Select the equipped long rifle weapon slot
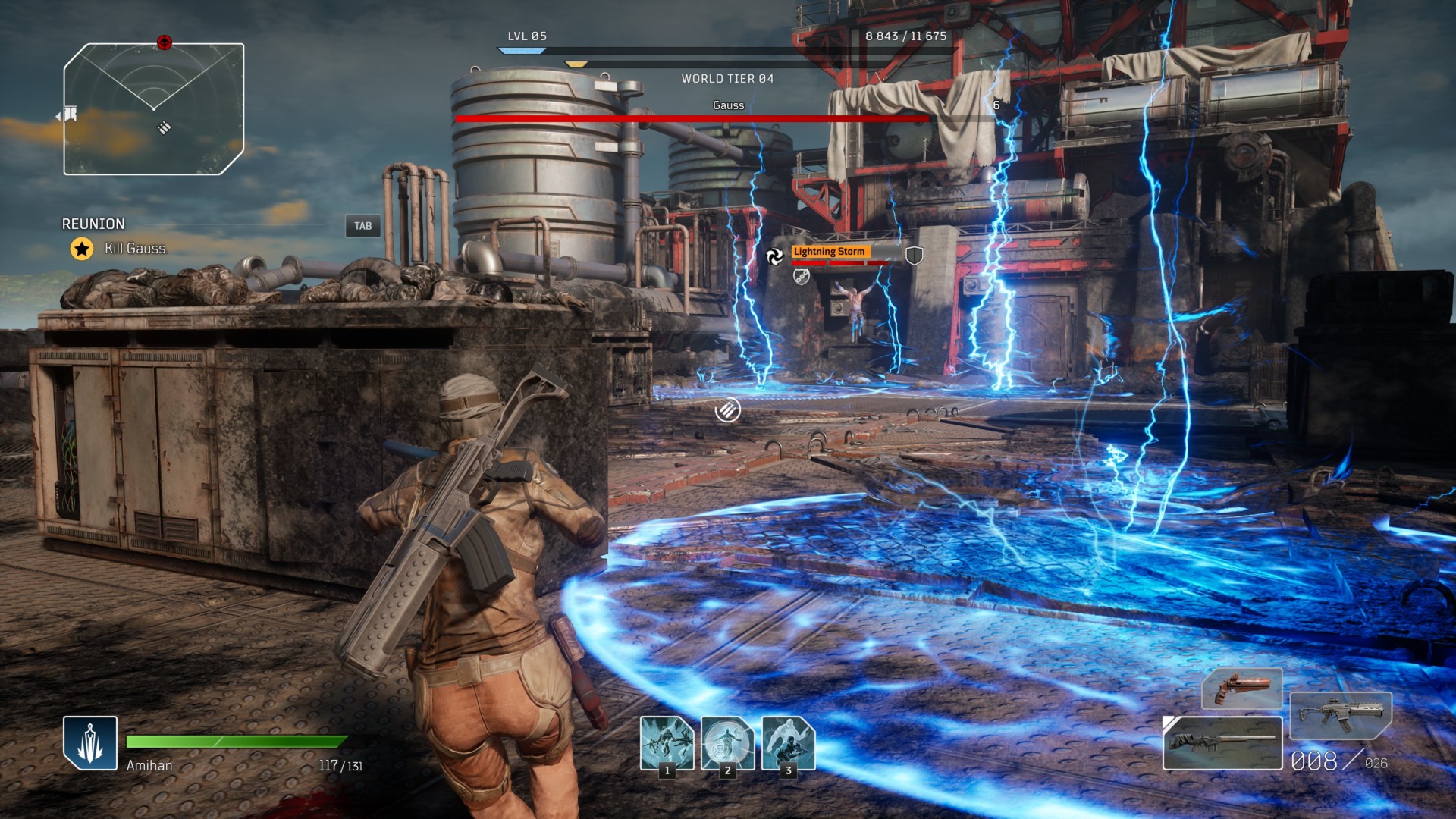The width and height of the screenshot is (1456, 819). [1222, 742]
